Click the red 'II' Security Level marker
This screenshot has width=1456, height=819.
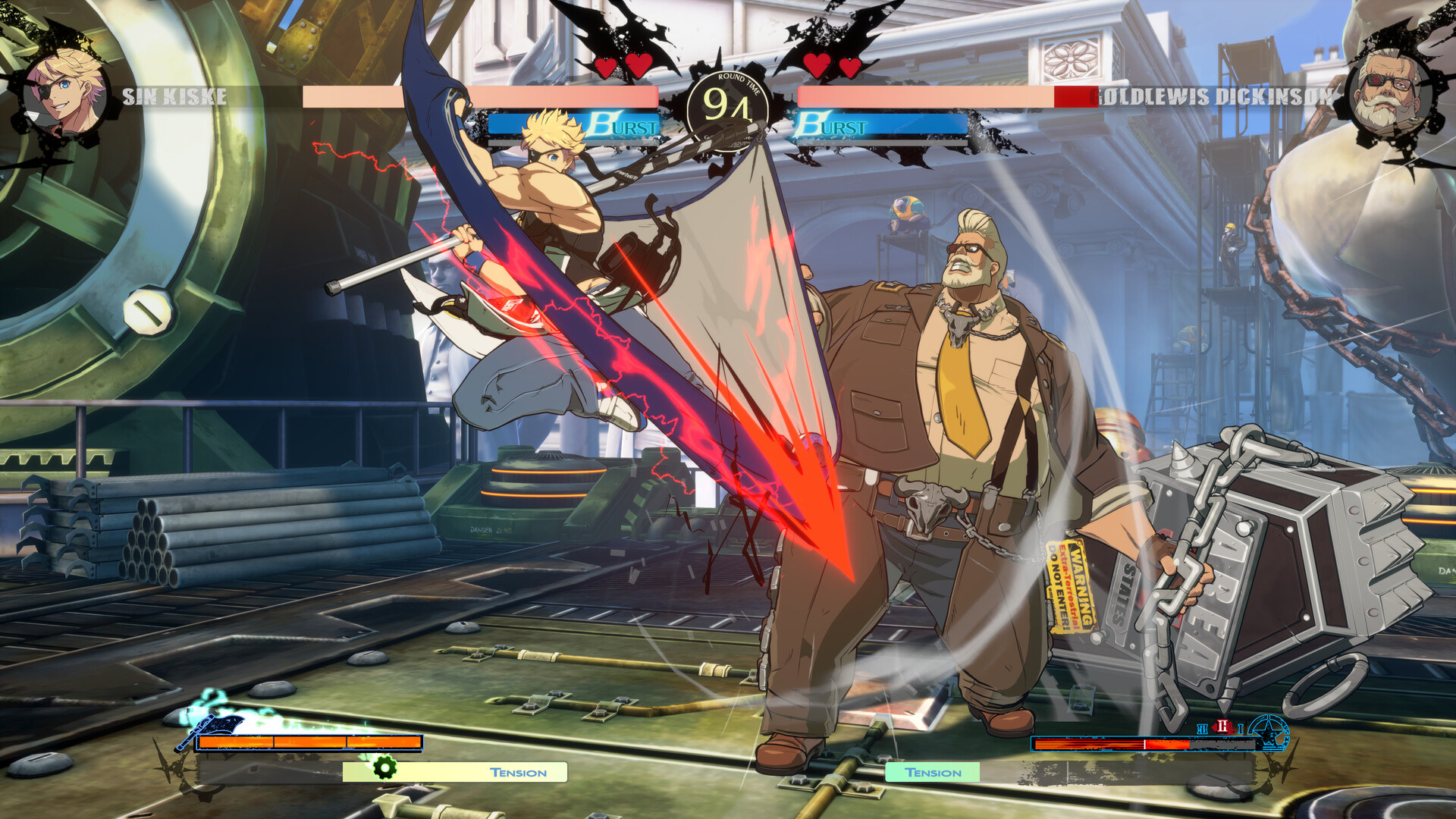pos(1222,728)
